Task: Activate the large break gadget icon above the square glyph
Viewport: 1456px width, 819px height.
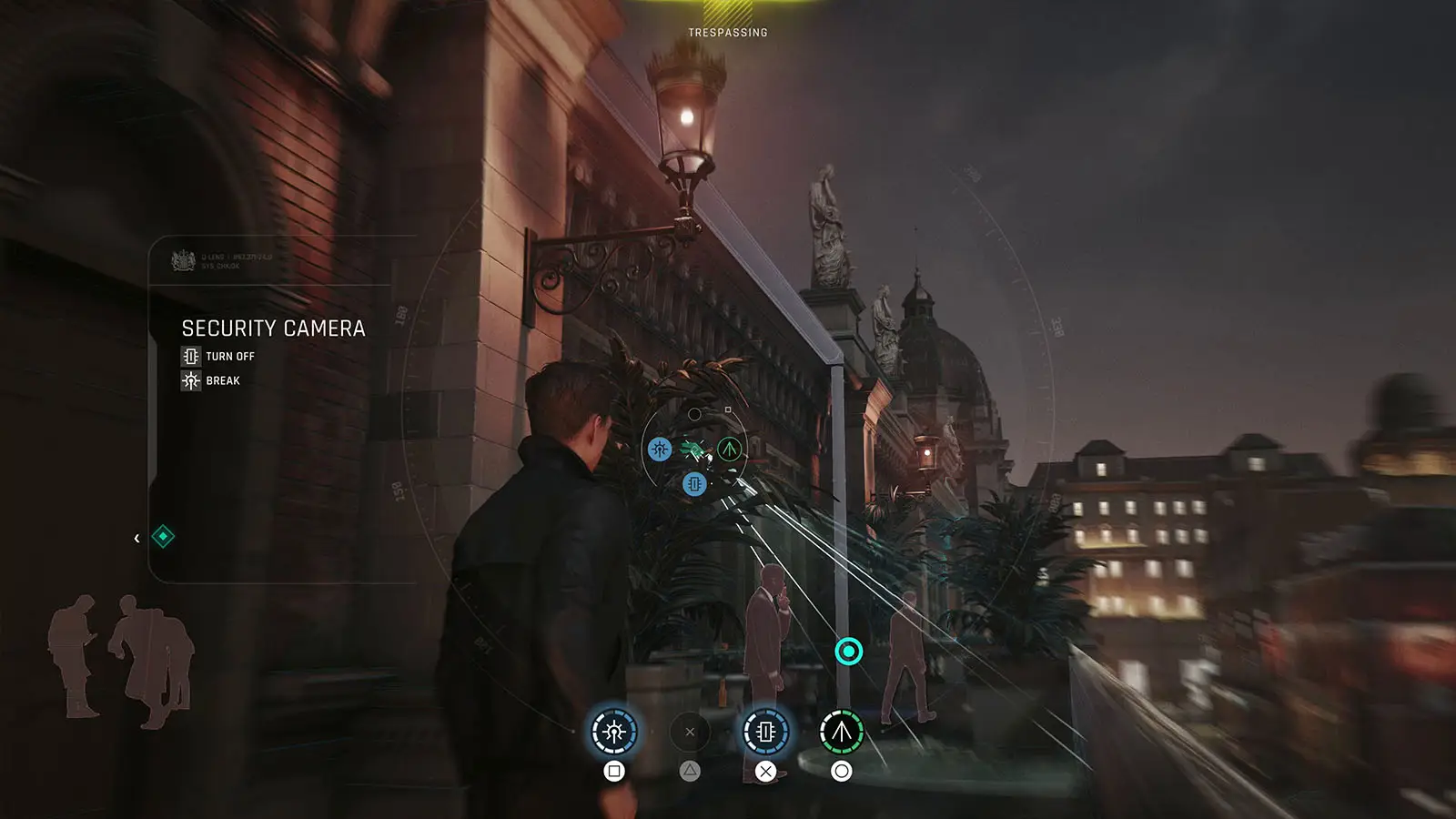Action: (614, 732)
